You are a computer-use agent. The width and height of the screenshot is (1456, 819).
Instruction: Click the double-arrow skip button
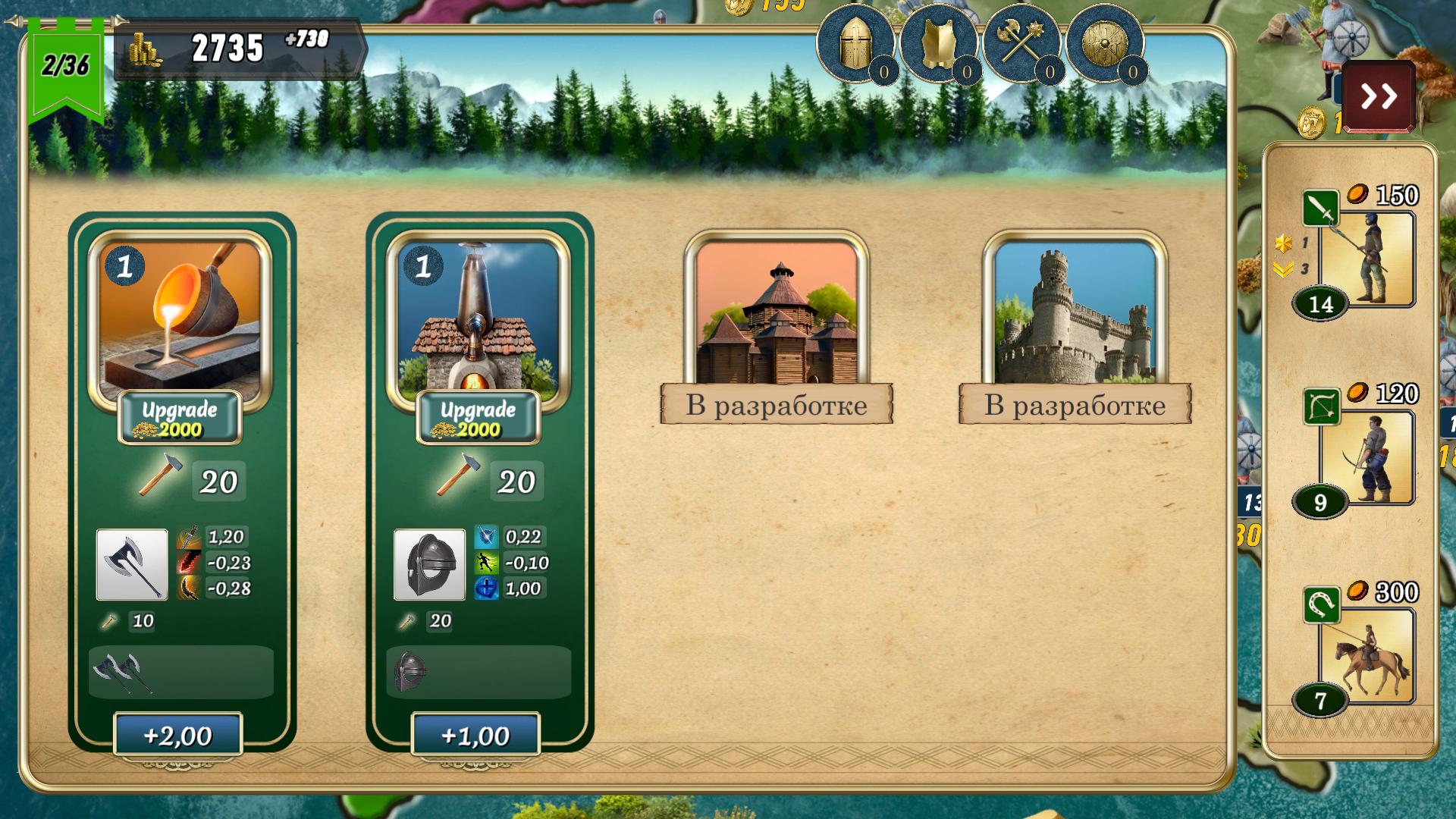coord(1378,96)
